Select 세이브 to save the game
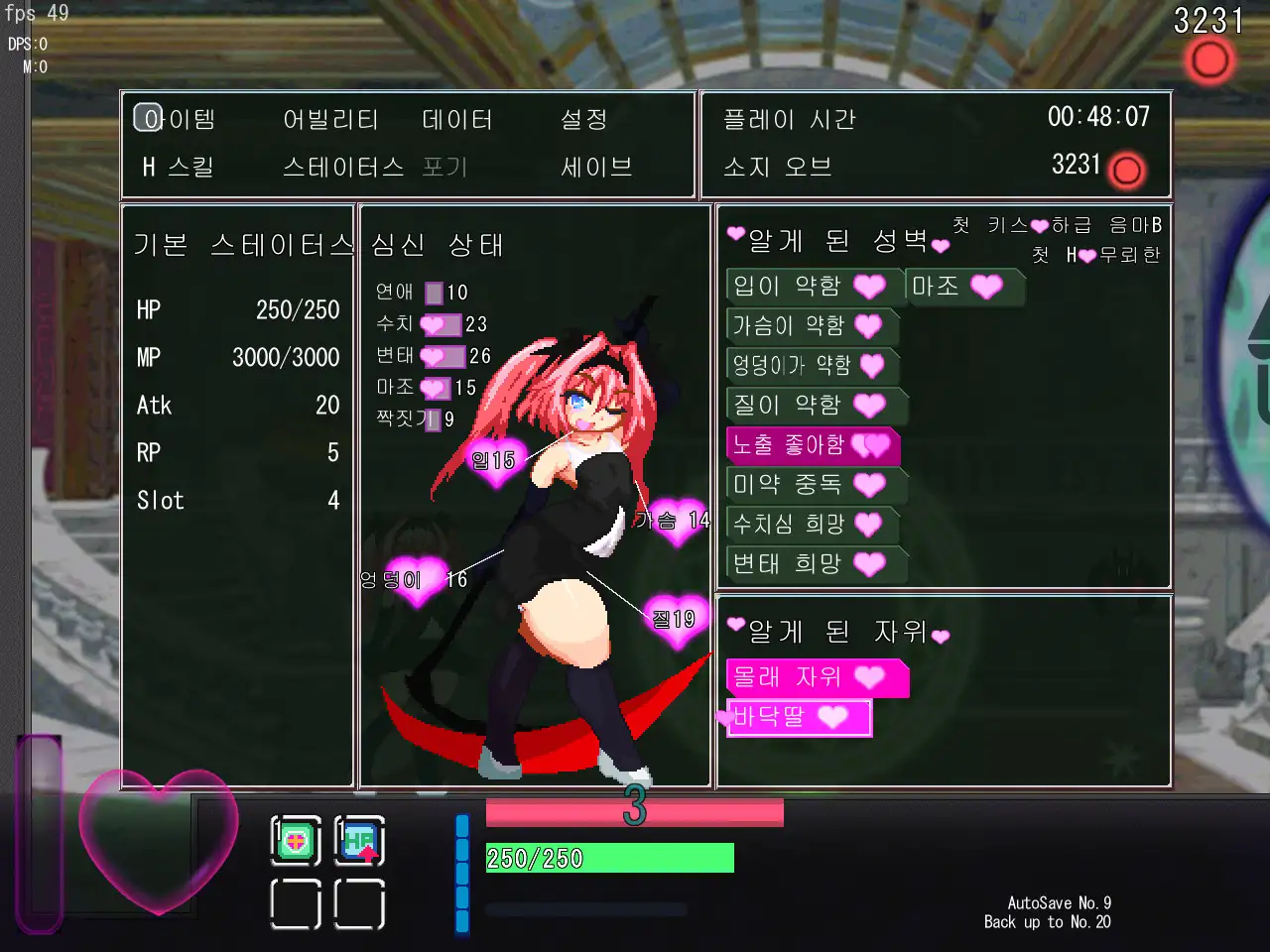The width and height of the screenshot is (1270, 952). (x=596, y=167)
